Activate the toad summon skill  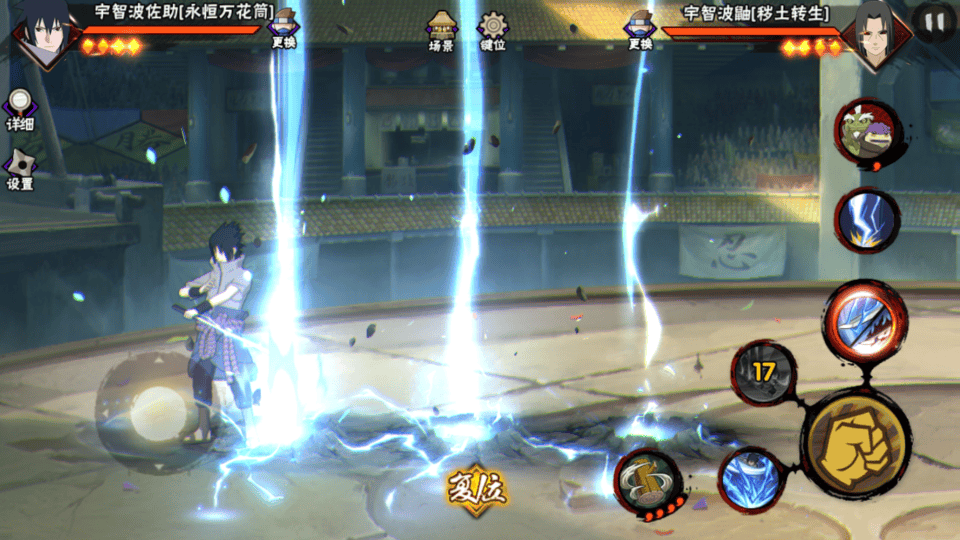[866, 134]
